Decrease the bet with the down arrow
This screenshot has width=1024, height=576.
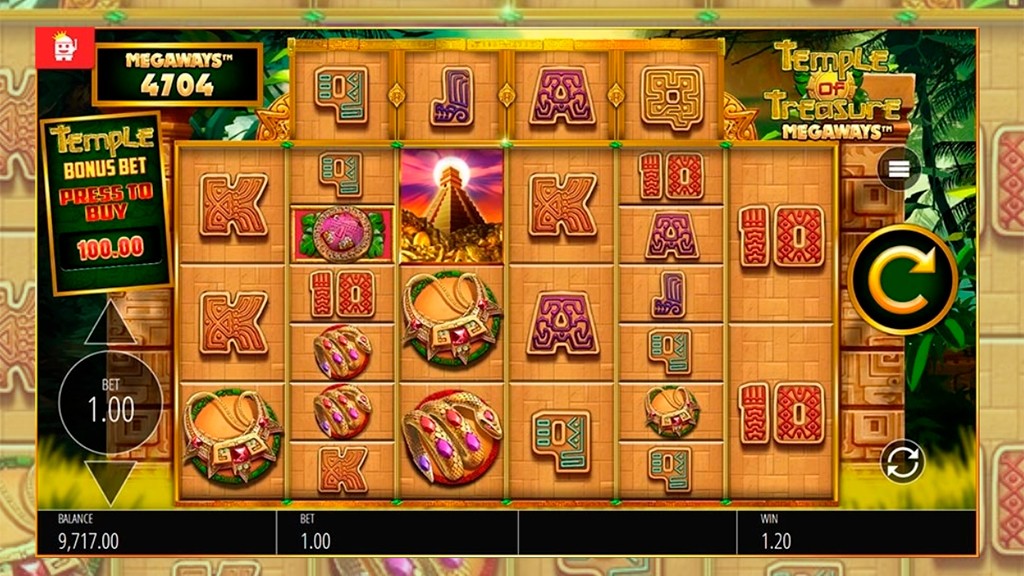tap(110, 480)
